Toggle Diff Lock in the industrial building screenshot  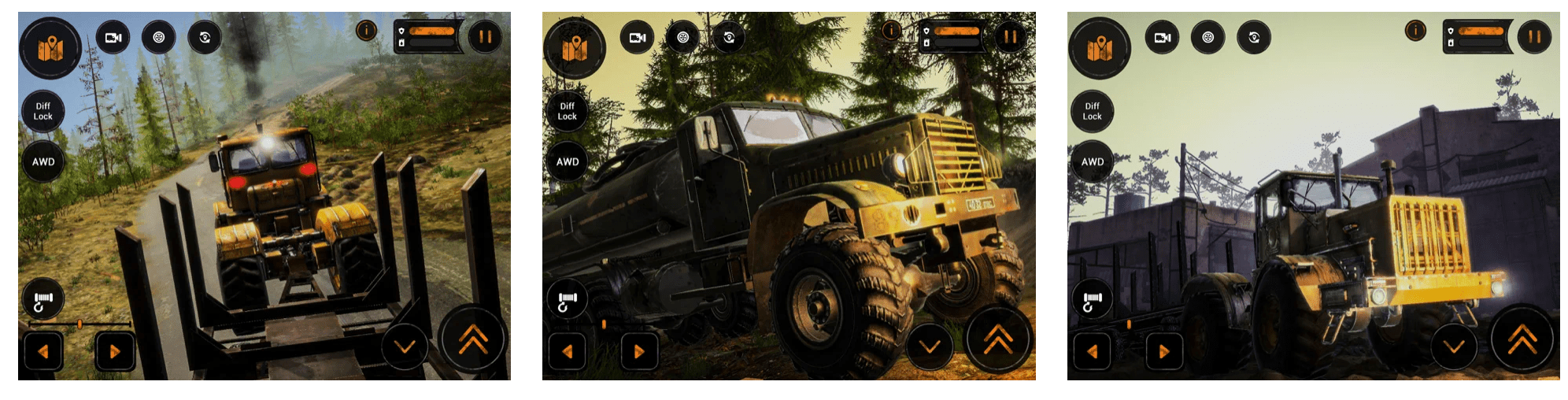pyautogui.click(x=1092, y=111)
